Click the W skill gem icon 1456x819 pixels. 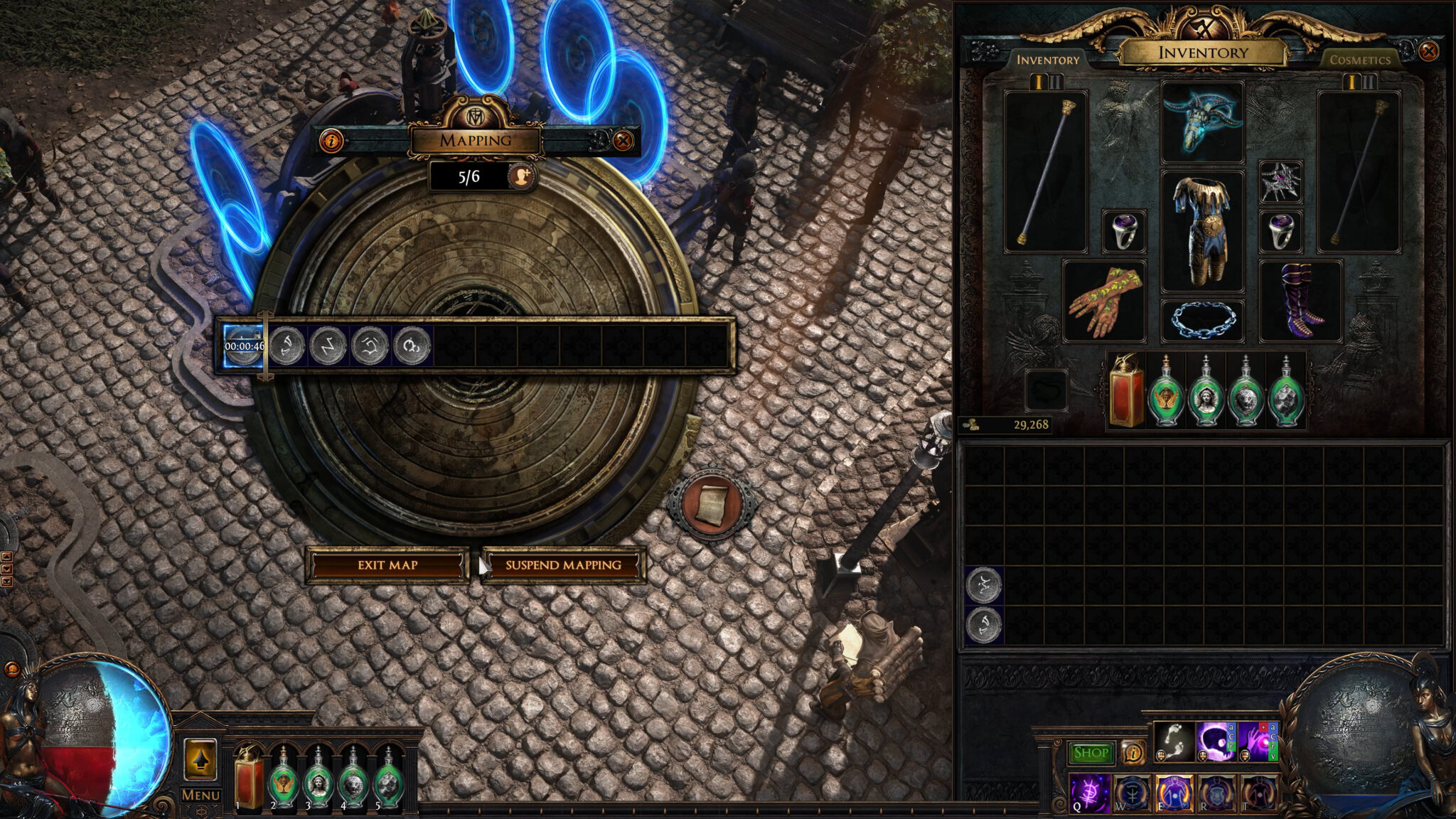click(1131, 793)
